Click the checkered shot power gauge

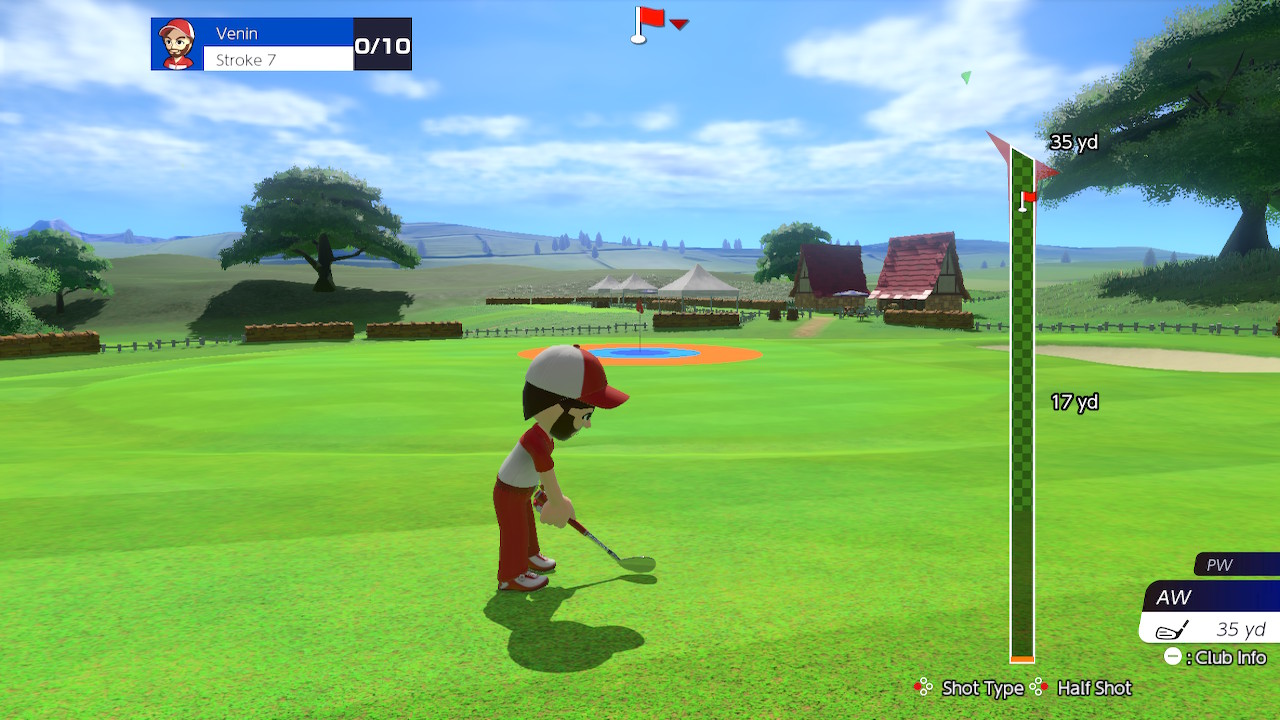point(1021,420)
